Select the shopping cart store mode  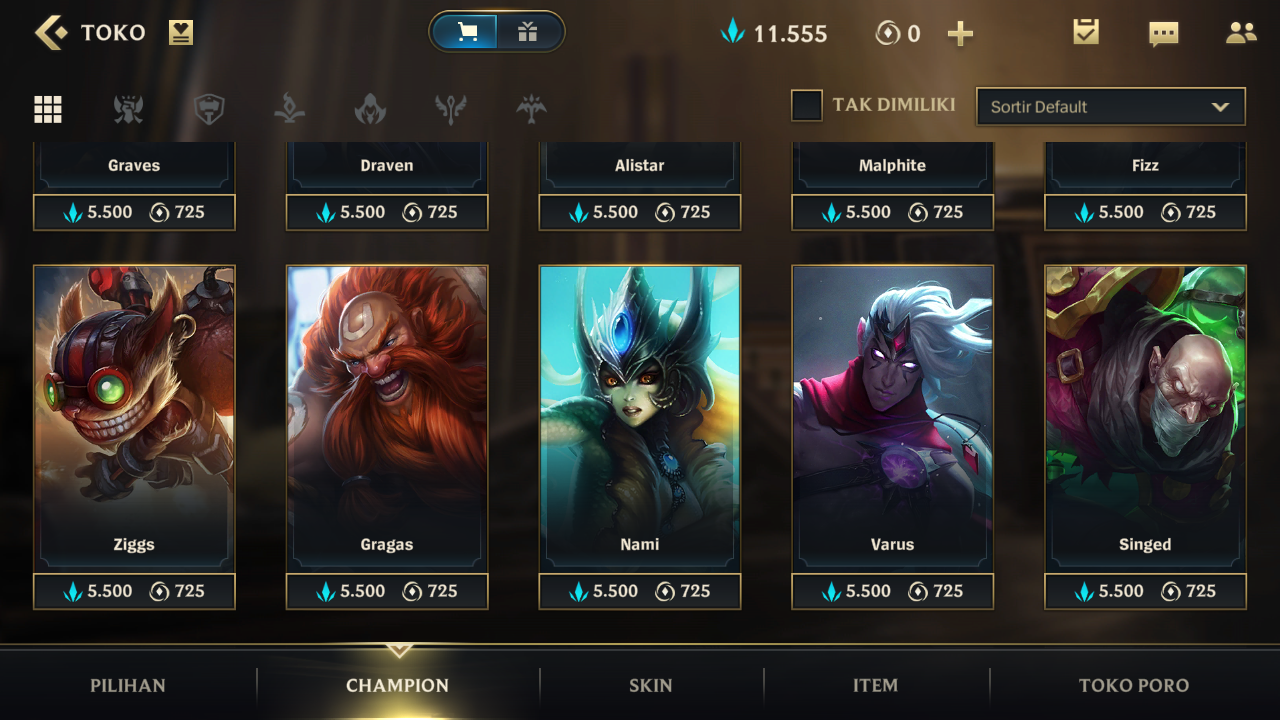467,32
